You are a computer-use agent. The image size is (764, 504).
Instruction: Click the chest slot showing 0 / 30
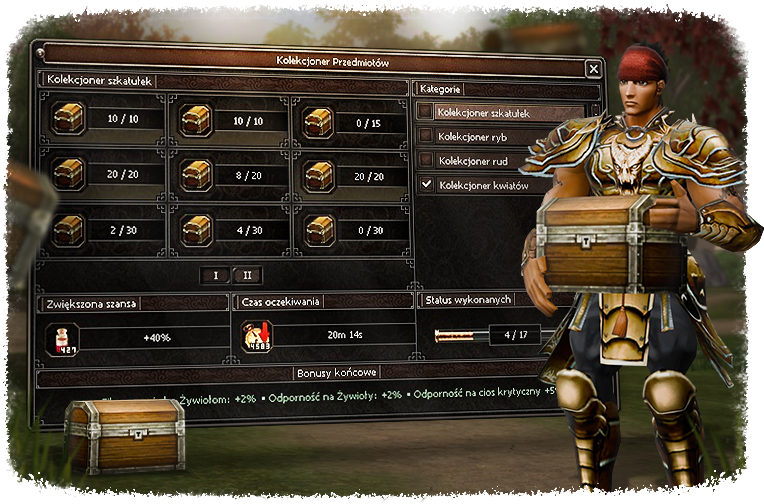pyautogui.click(x=319, y=230)
